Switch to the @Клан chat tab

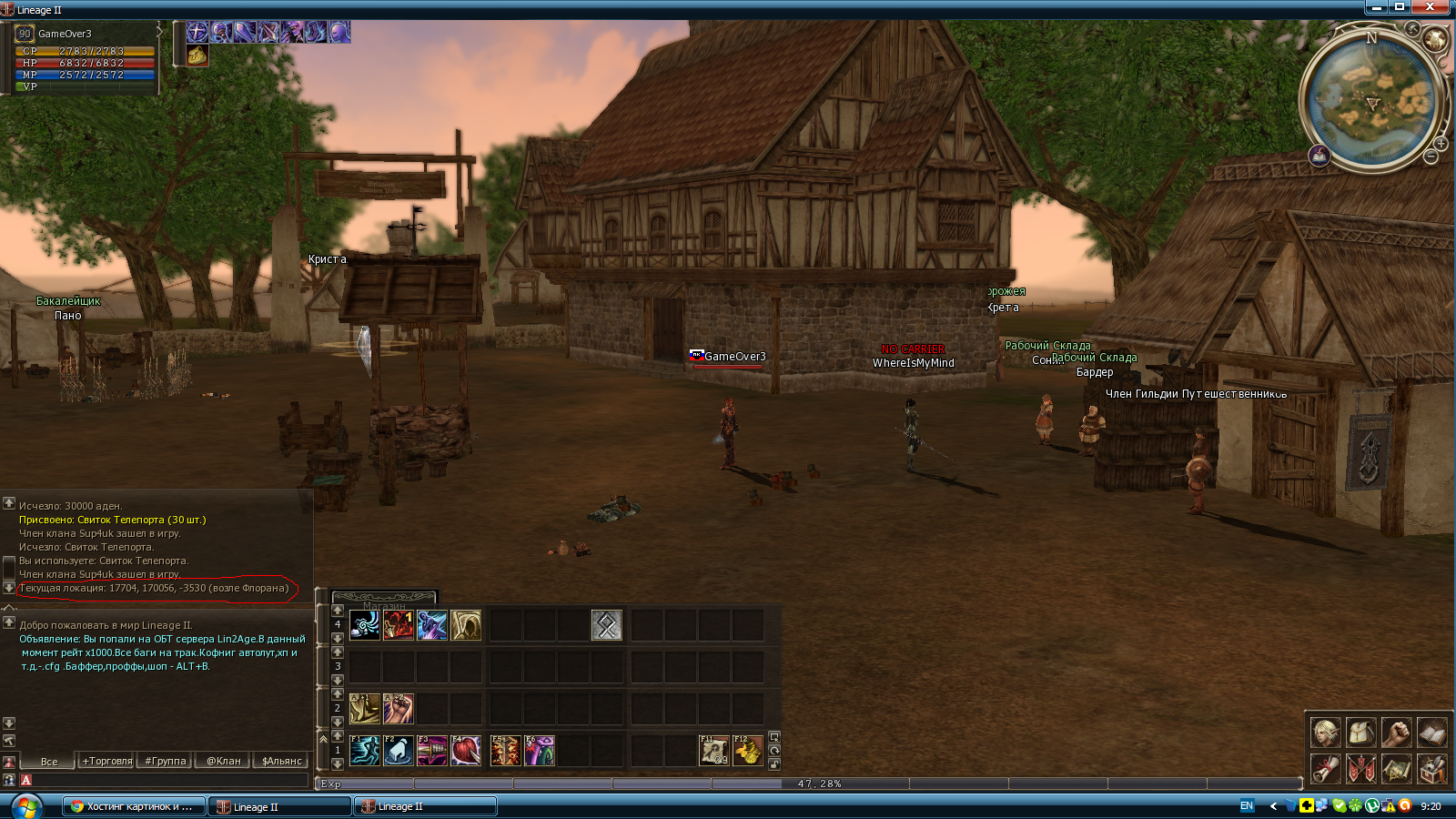(x=223, y=761)
